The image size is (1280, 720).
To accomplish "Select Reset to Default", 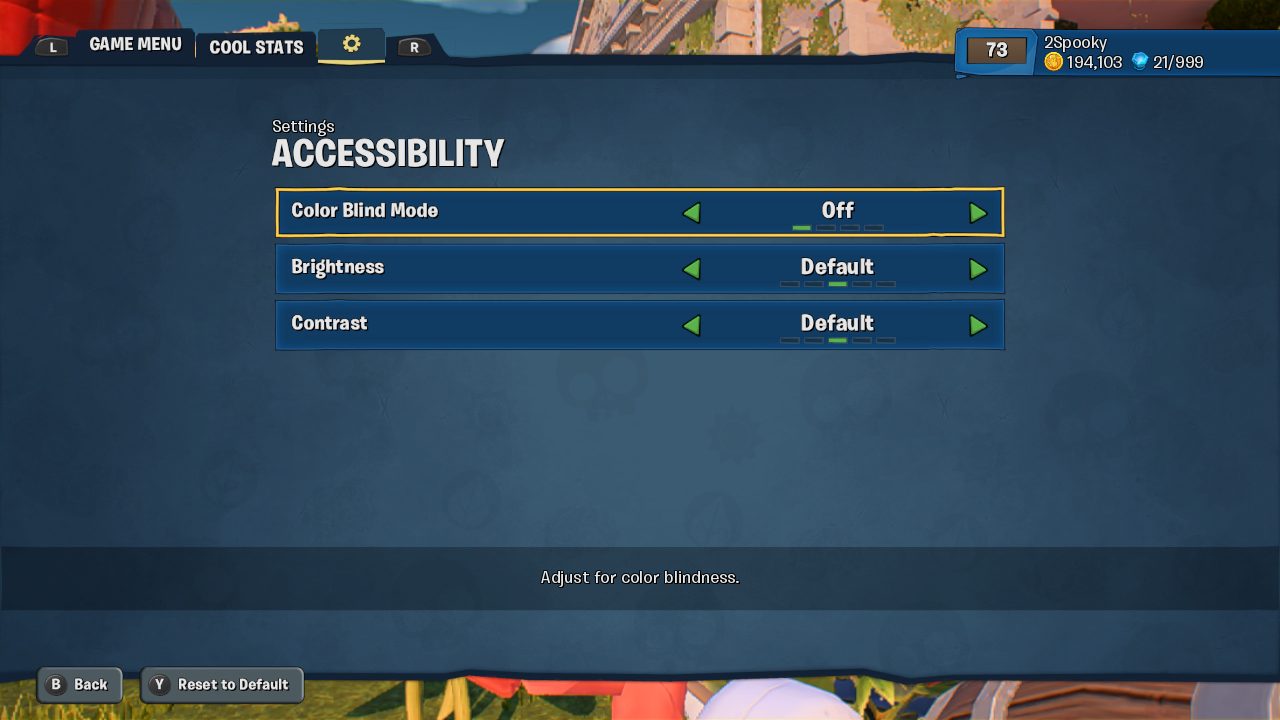I will coord(222,685).
